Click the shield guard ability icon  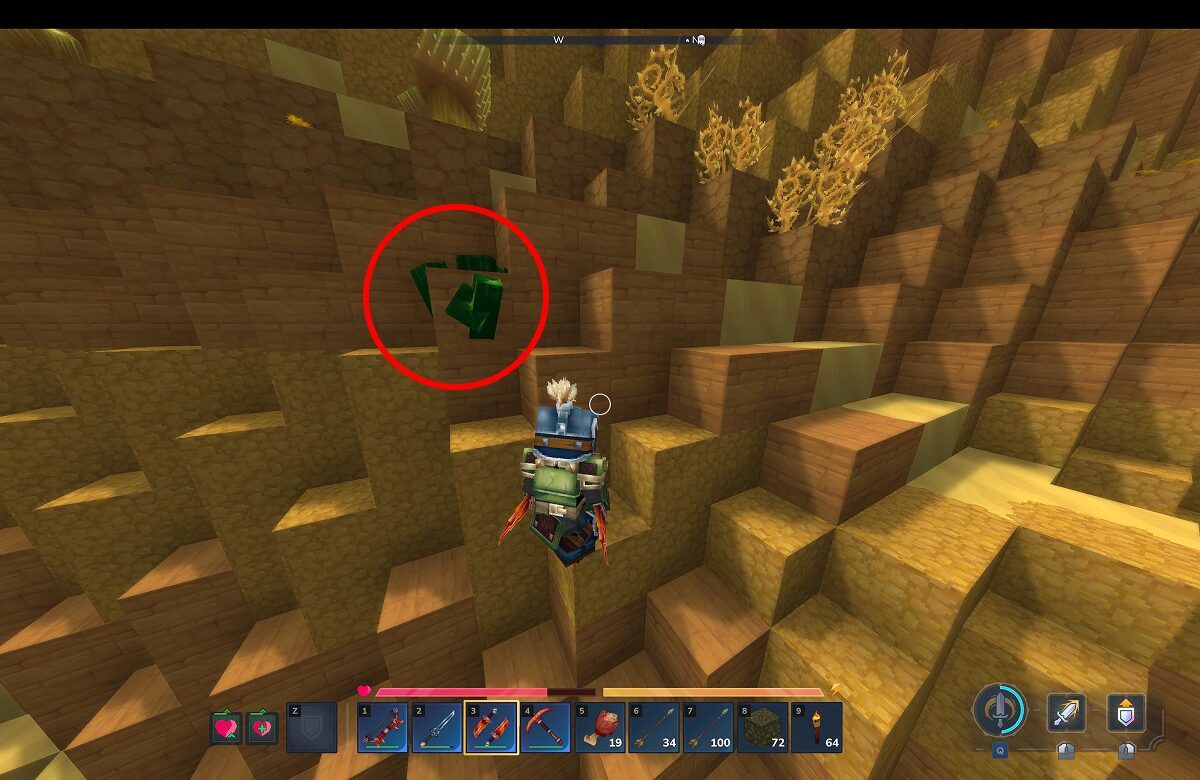pos(1126,713)
